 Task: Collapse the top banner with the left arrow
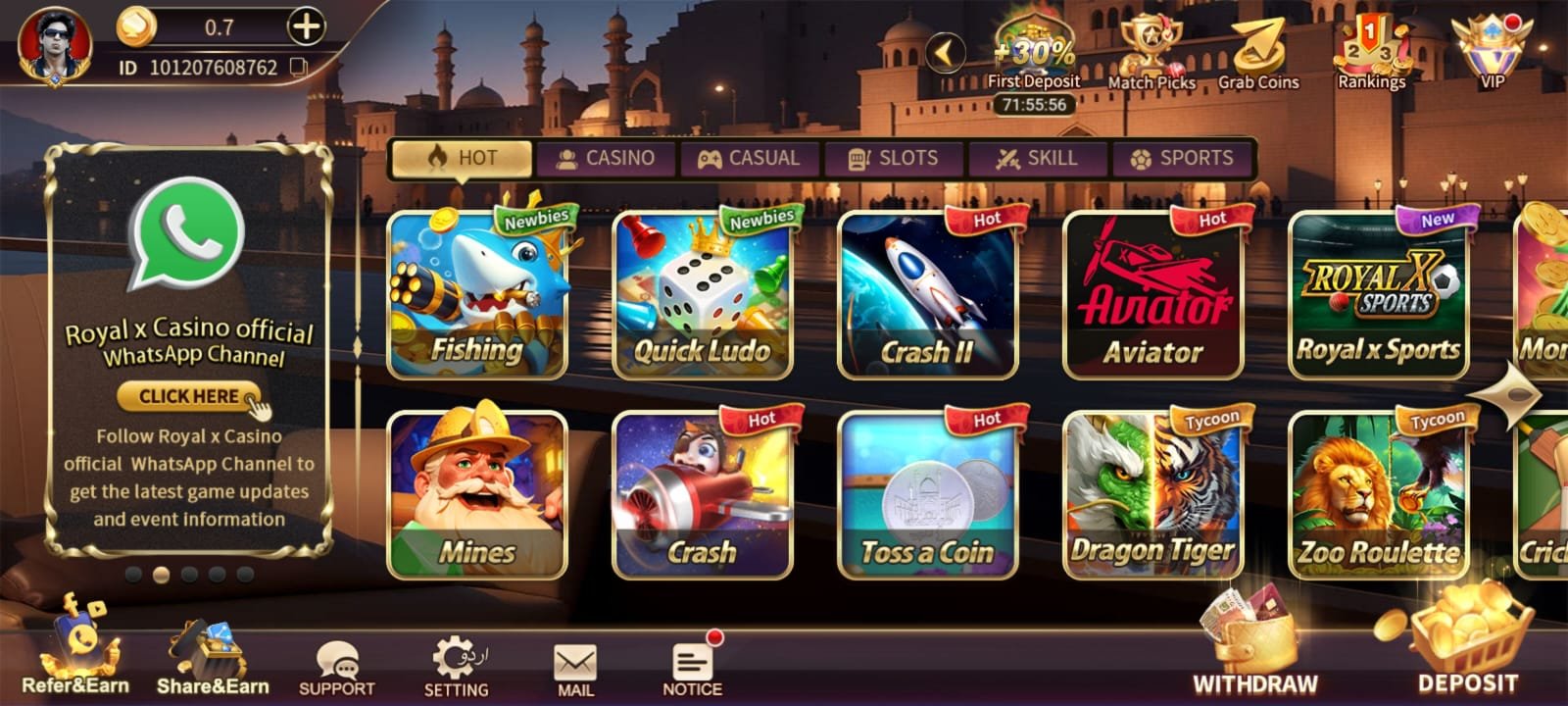pos(944,54)
